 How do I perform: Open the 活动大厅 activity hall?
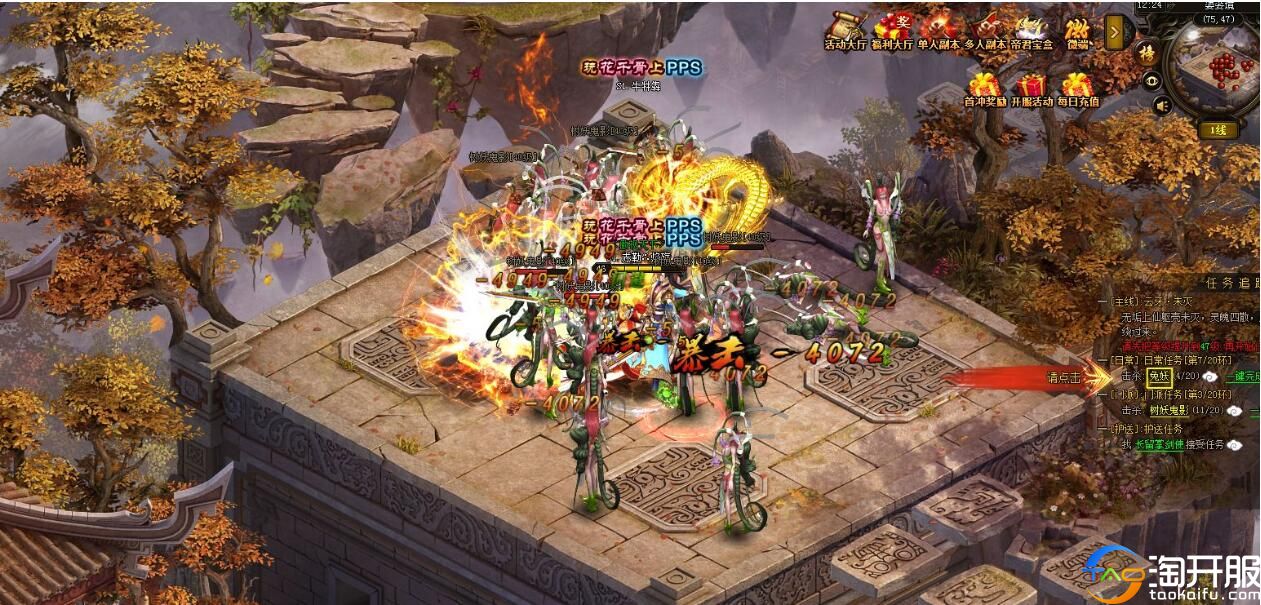846,30
